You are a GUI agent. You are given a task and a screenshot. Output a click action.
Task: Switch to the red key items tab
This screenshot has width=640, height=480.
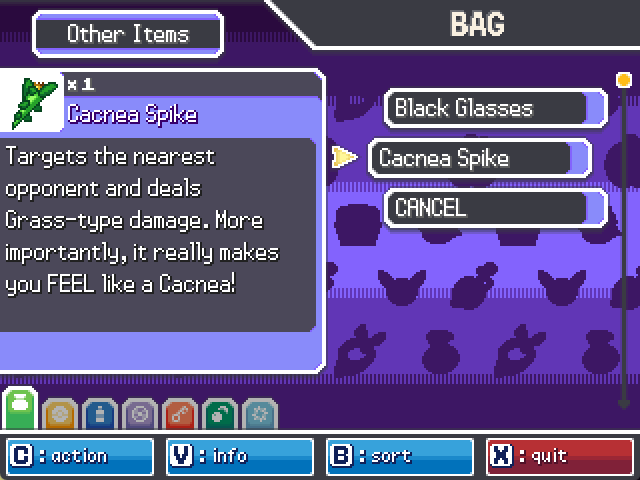tap(179, 415)
